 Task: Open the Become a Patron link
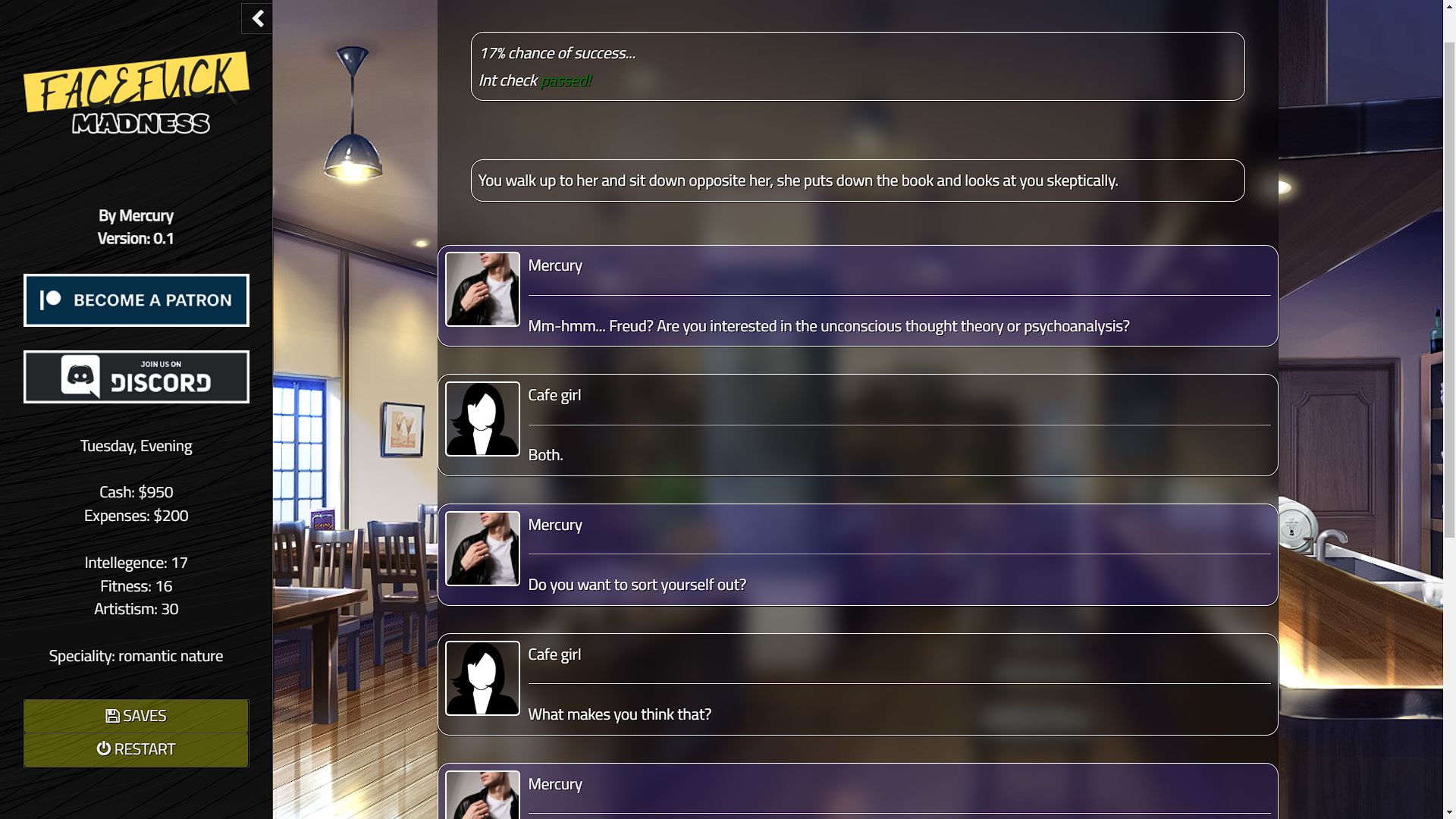(136, 300)
